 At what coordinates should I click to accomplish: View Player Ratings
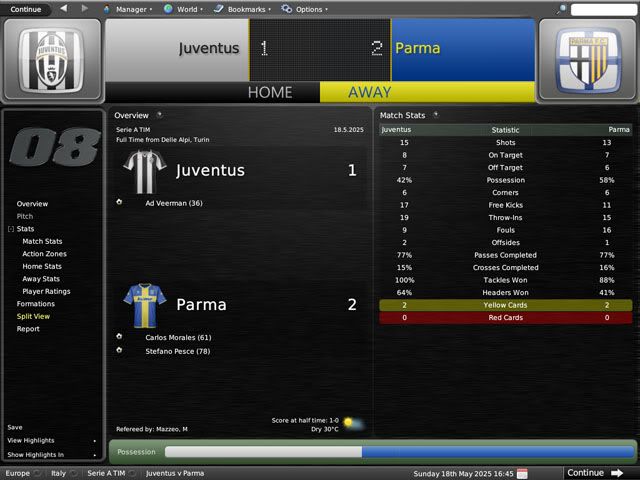tap(46, 291)
